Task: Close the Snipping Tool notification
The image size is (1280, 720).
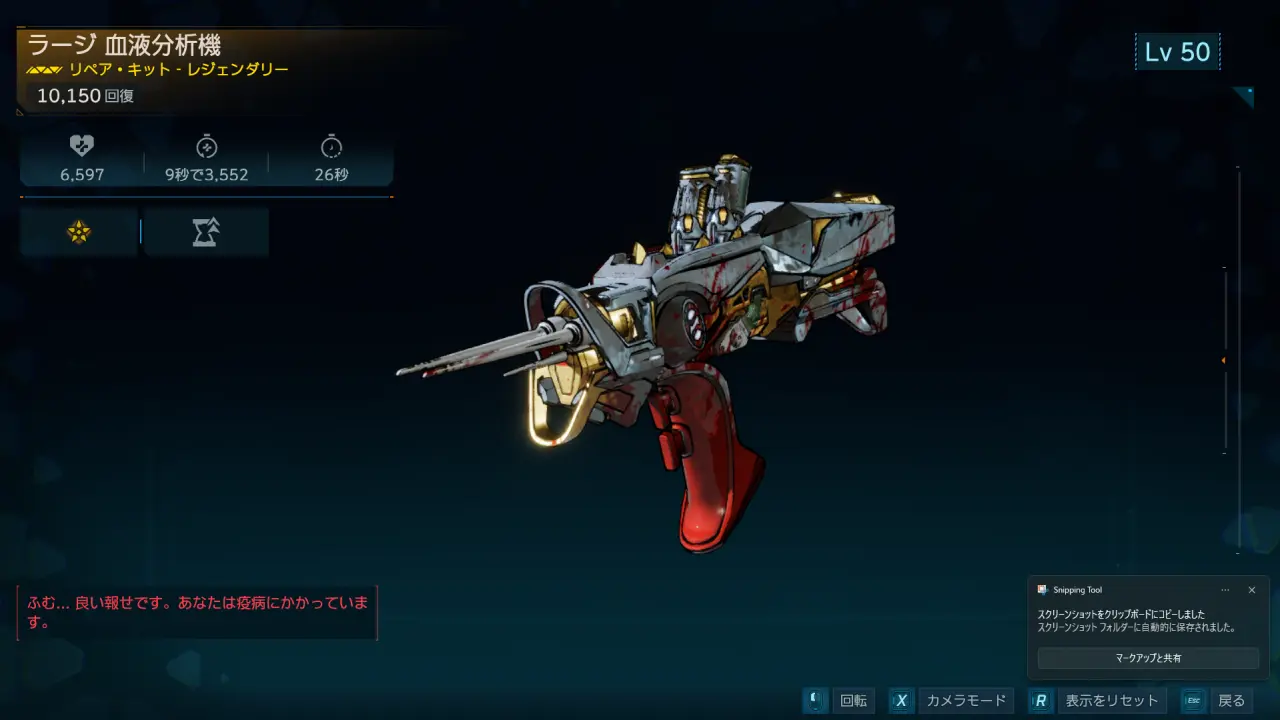Action: (1251, 590)
